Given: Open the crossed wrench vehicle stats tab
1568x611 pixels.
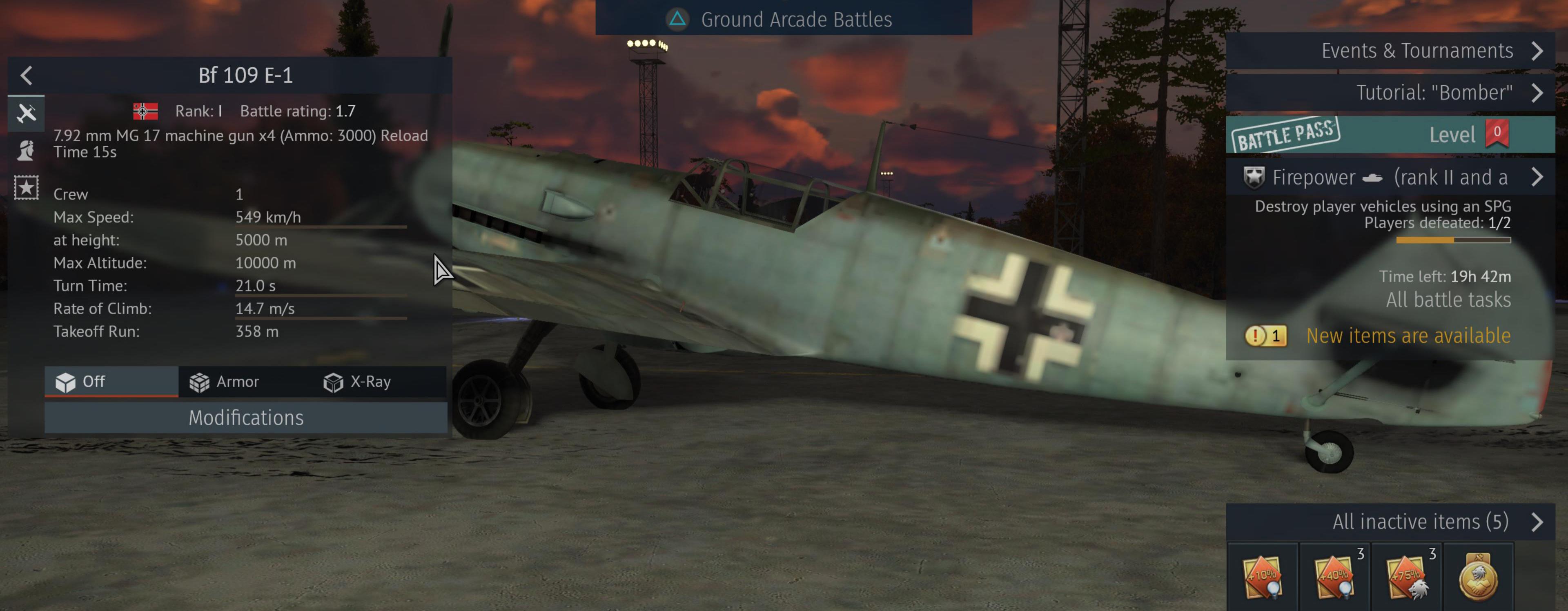Looking at the screenshot, I should click(x=26, y=113).
